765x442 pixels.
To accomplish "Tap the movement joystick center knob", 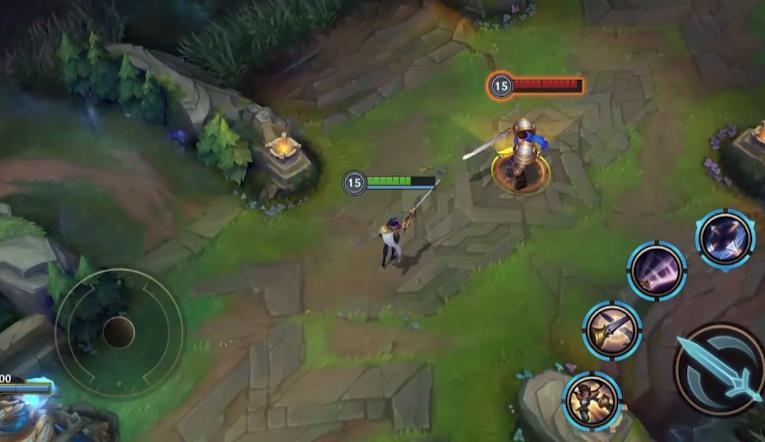I will [x=118, y=332].
